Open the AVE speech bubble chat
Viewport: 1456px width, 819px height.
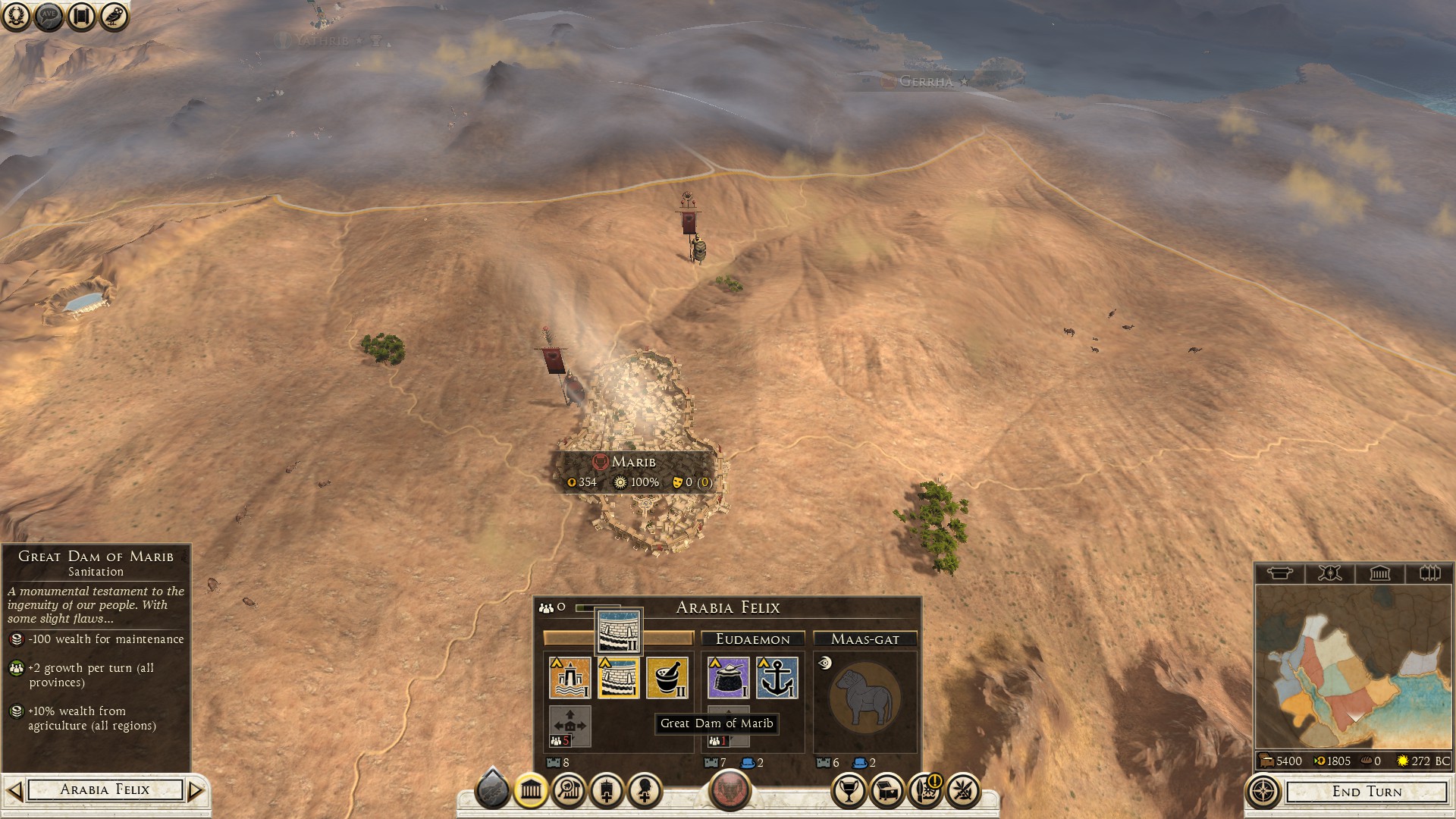point(49,16)
